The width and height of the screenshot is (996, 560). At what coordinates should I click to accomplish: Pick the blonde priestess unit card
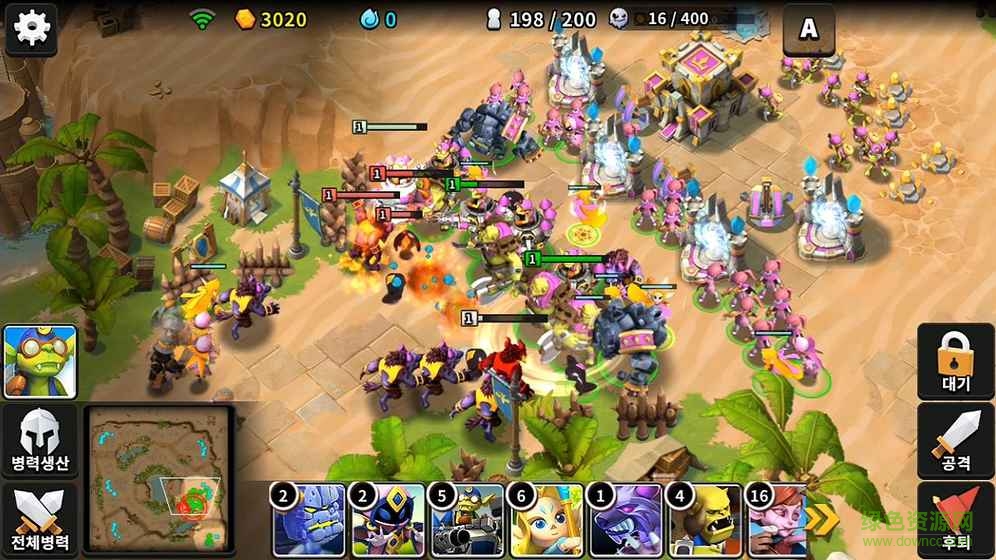click(x=546, y=520)
